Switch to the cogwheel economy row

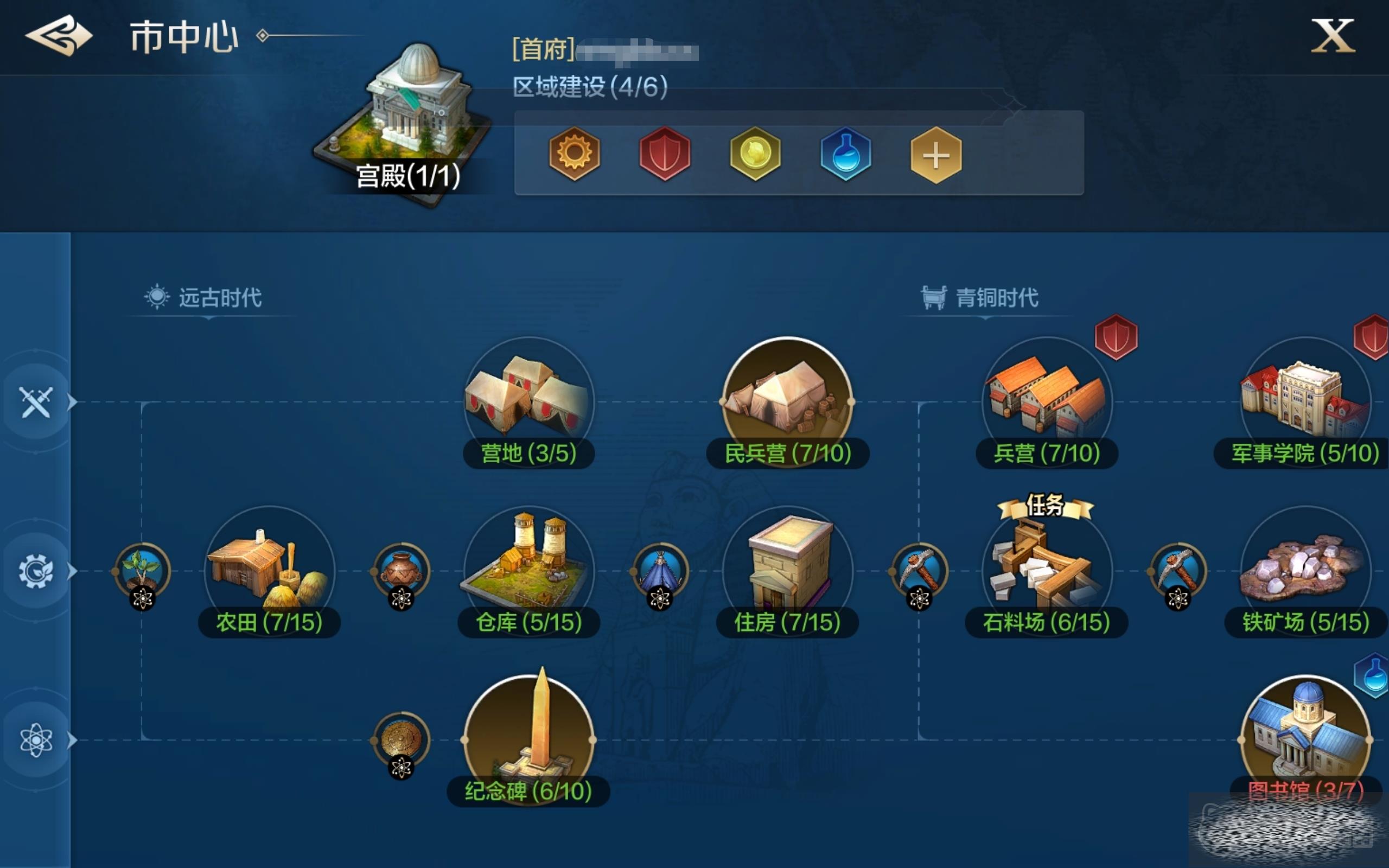[x=36, y=571]
